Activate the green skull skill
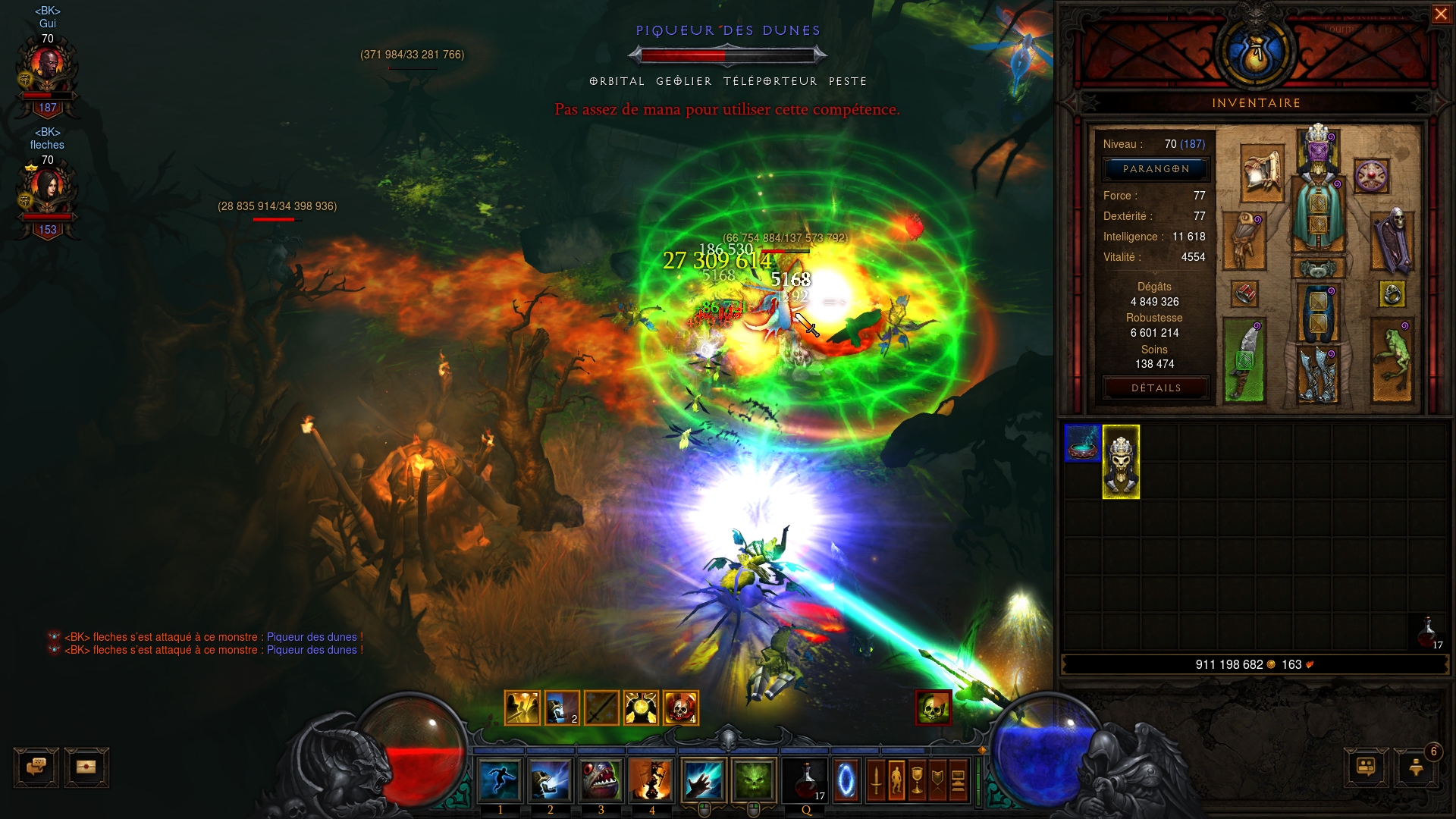1456x819 pixels. click(754, 780)
